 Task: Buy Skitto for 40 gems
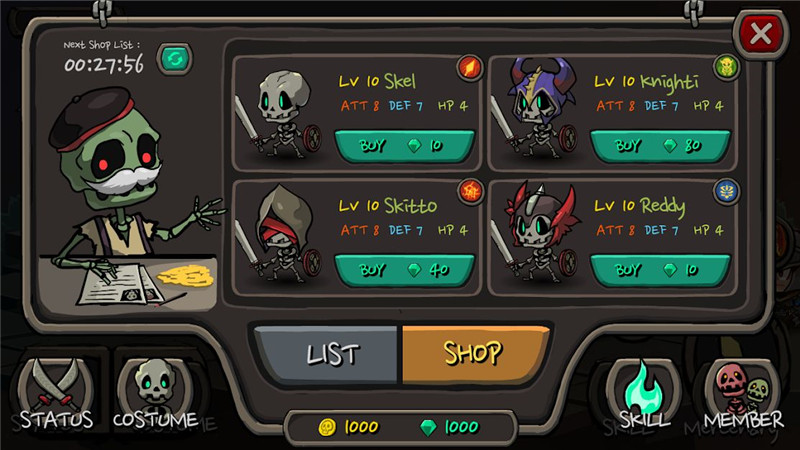tap(403, 269)
